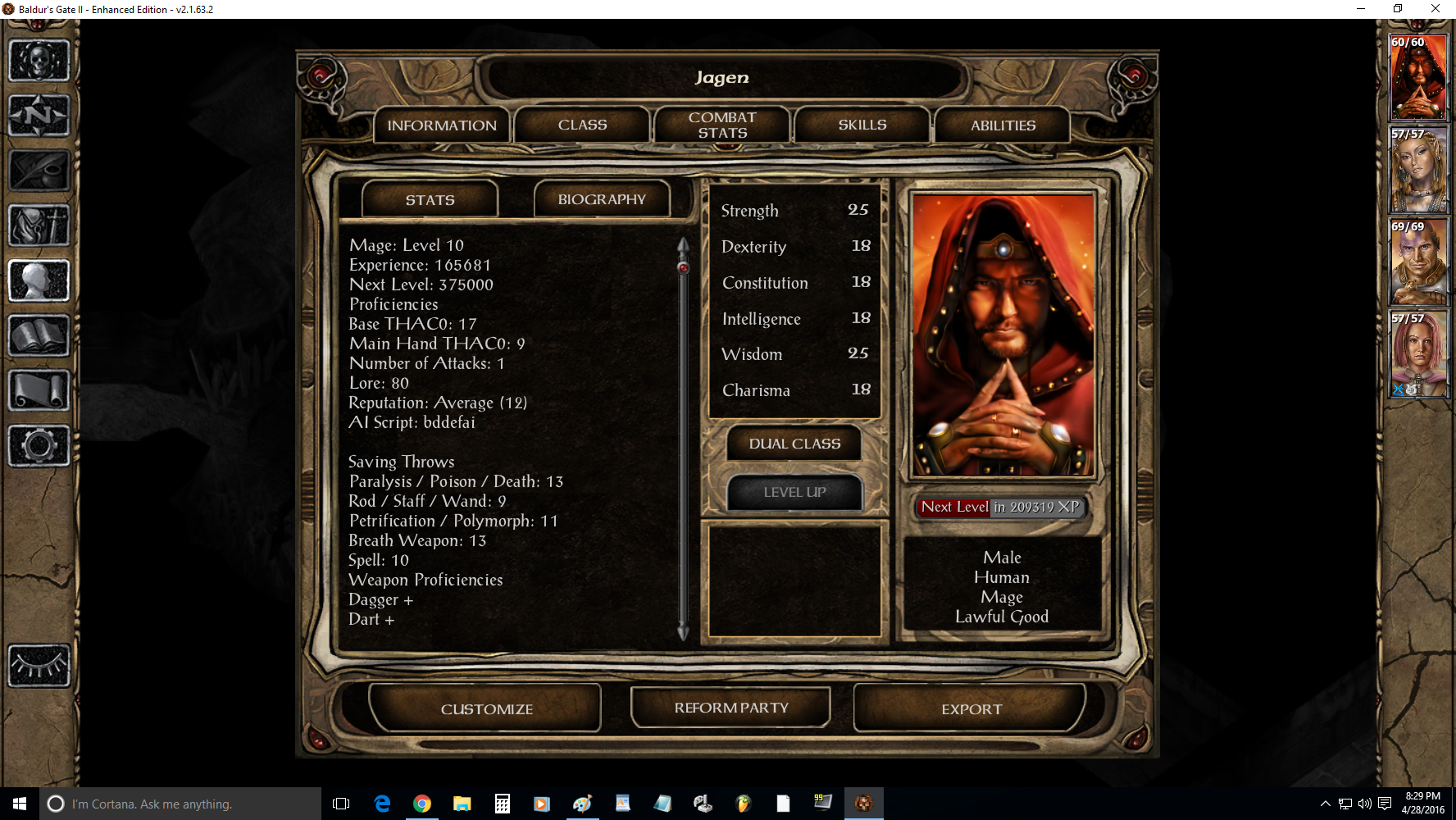View the Abilities tab

coord(1003,125)
